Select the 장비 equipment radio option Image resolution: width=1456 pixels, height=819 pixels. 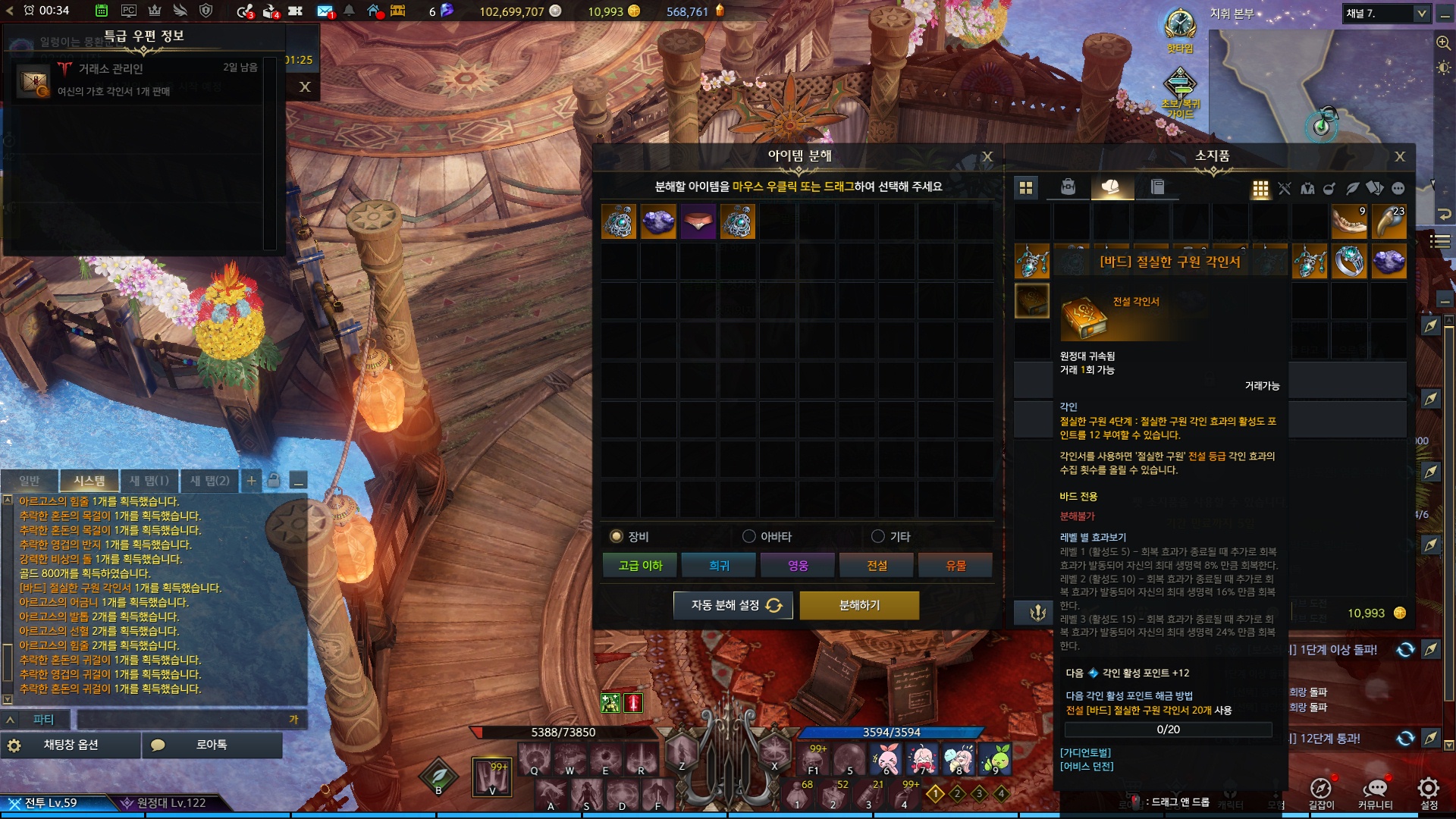click(x=617, y=537)
